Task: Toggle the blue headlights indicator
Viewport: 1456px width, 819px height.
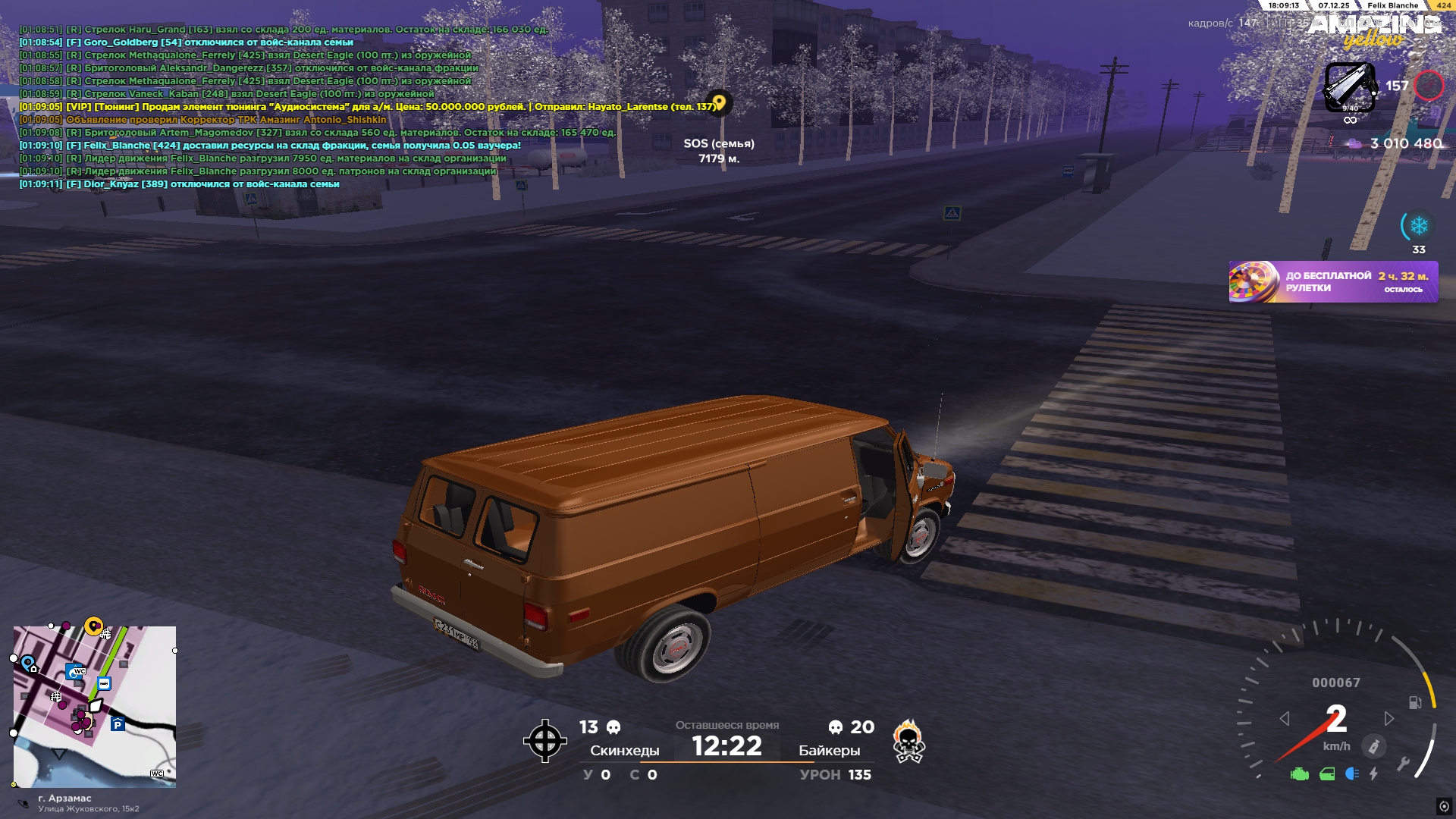Action: pos(1351,774)
